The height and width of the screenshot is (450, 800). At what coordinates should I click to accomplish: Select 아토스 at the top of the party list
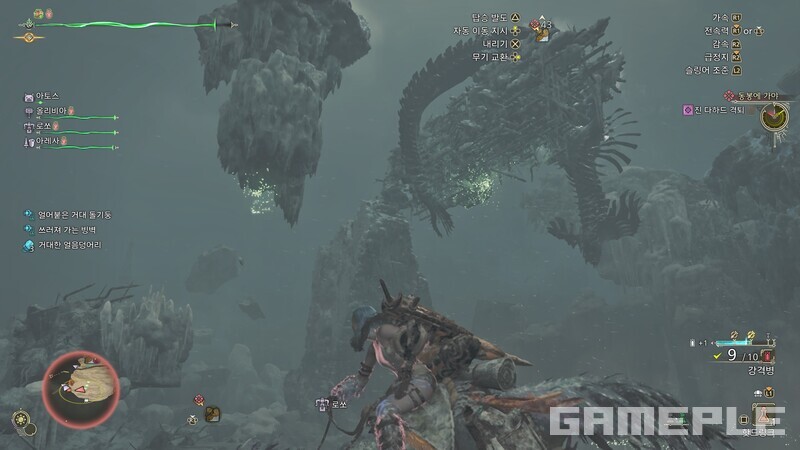coord(48,97)
